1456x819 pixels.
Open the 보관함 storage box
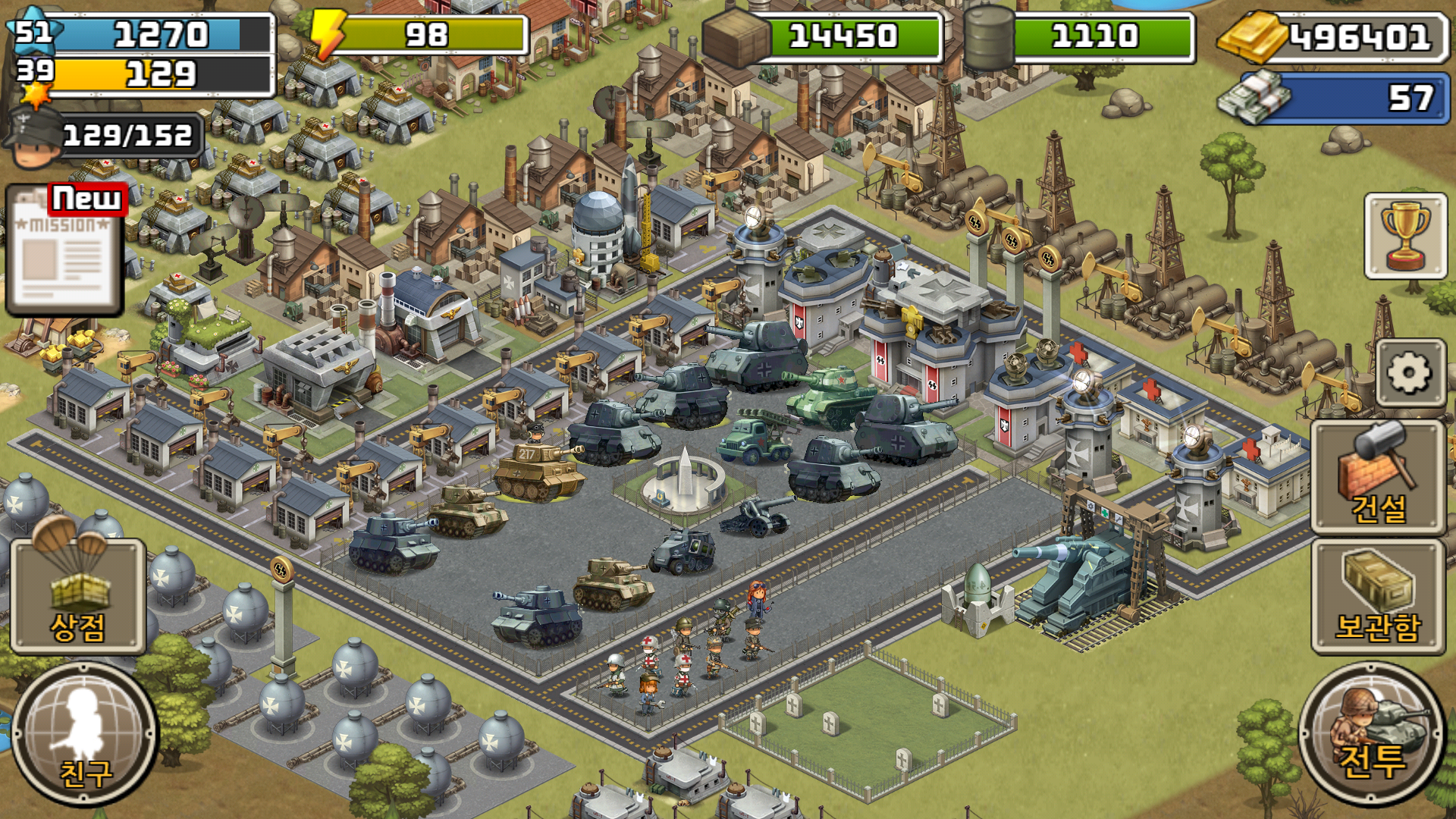(x=1378, y=597)
